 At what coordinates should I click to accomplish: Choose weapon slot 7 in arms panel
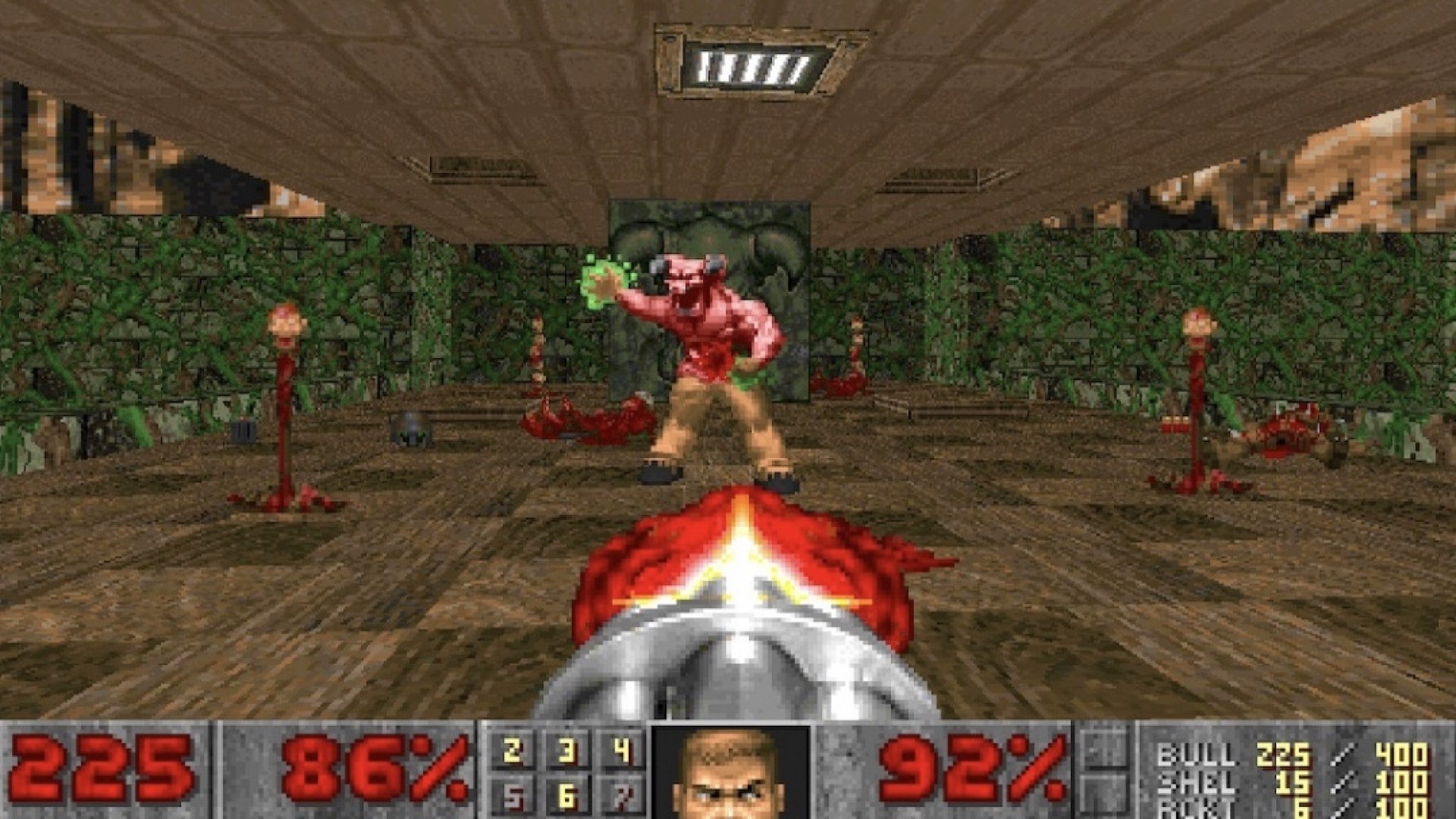pos(621,796)
